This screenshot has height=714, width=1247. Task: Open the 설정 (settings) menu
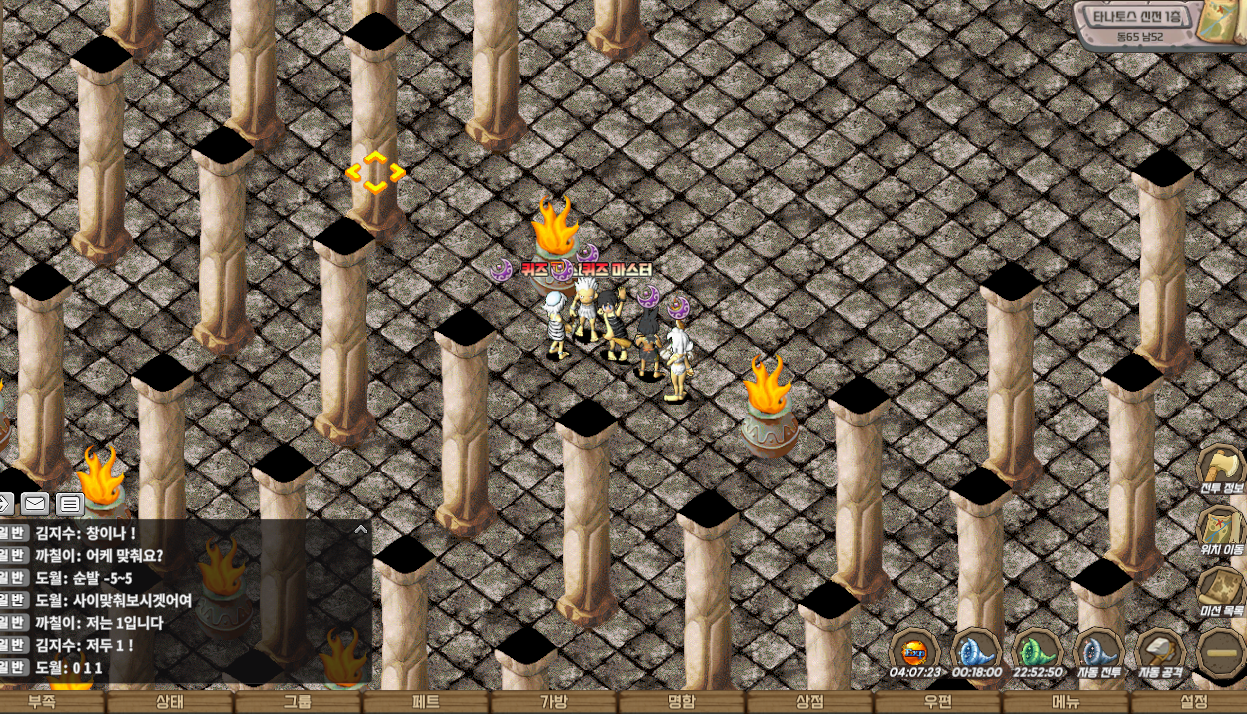click(1194, 702)
